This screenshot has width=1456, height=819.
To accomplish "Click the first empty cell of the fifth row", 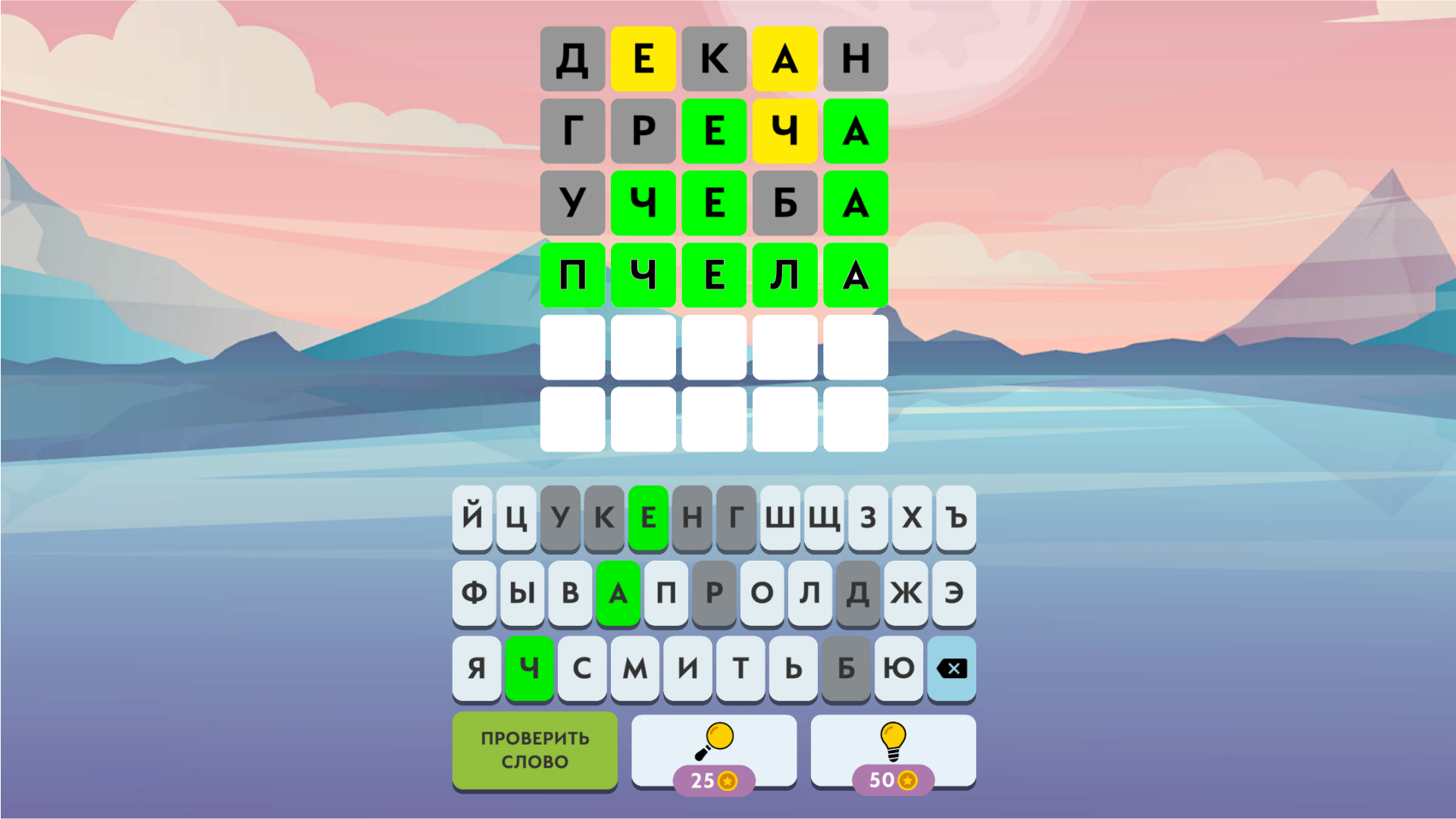I will (572, 348).
